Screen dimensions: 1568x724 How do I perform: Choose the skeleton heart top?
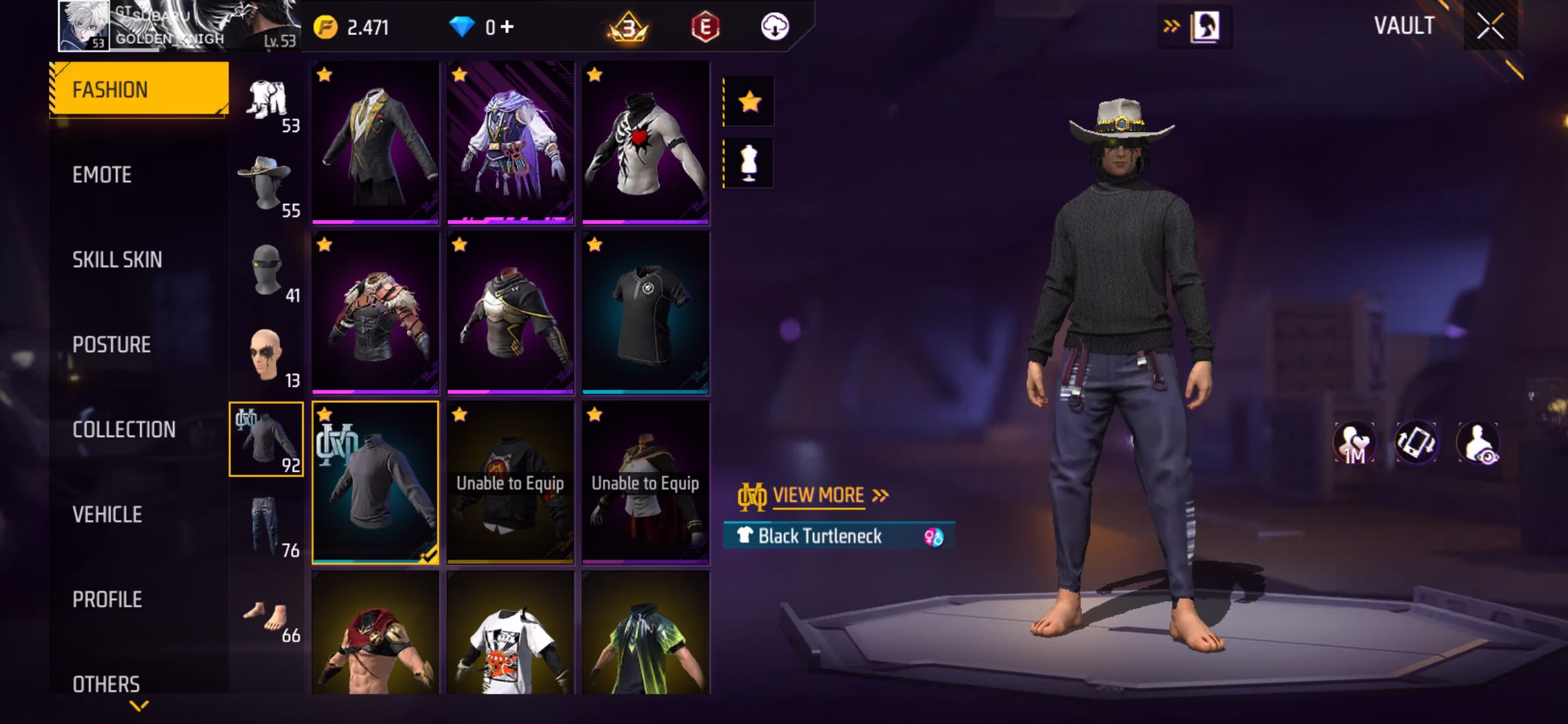pyautogui.click(x=645, y=143)
